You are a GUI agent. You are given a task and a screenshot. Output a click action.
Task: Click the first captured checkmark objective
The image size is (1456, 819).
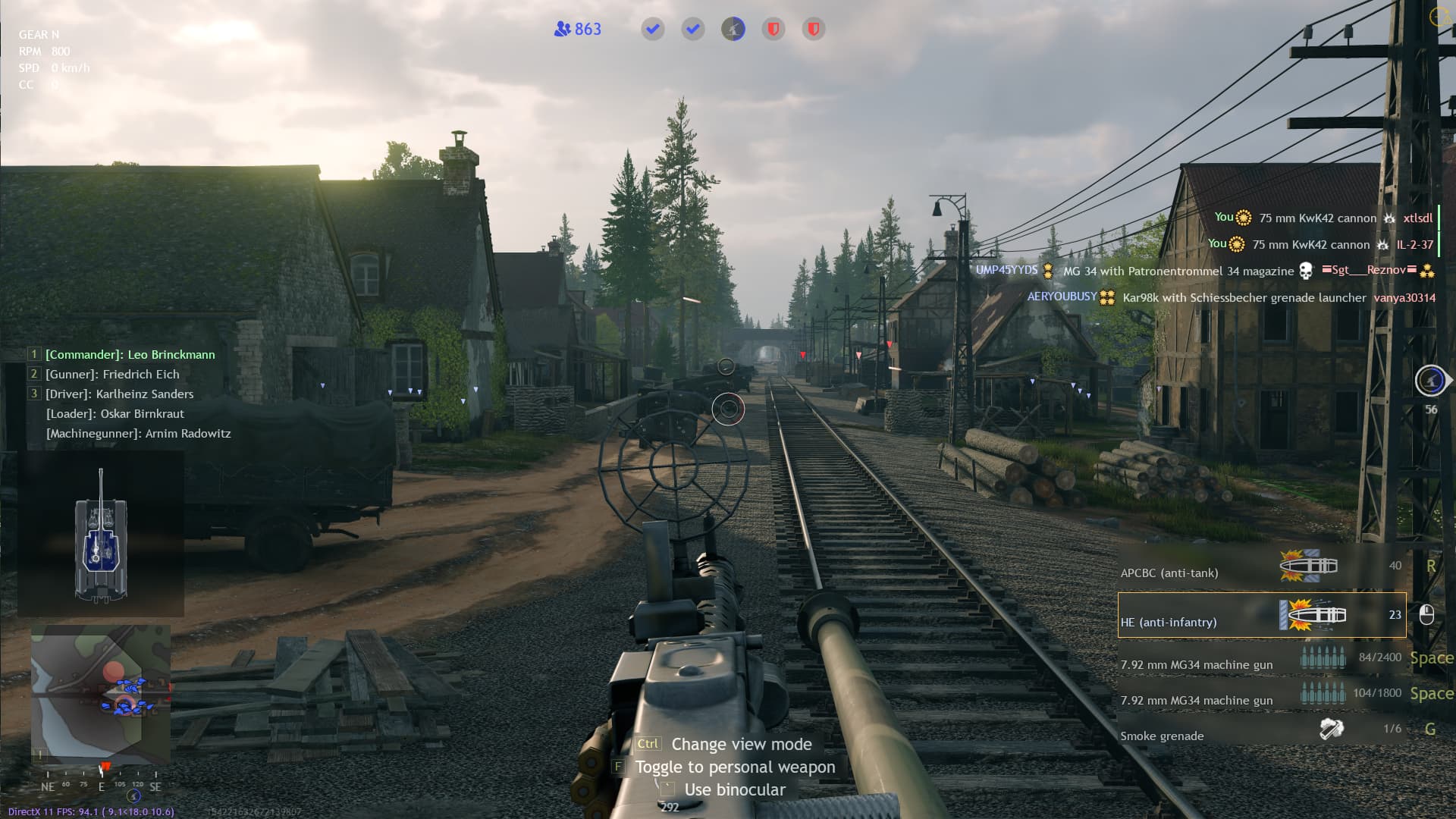coord(652,30)
